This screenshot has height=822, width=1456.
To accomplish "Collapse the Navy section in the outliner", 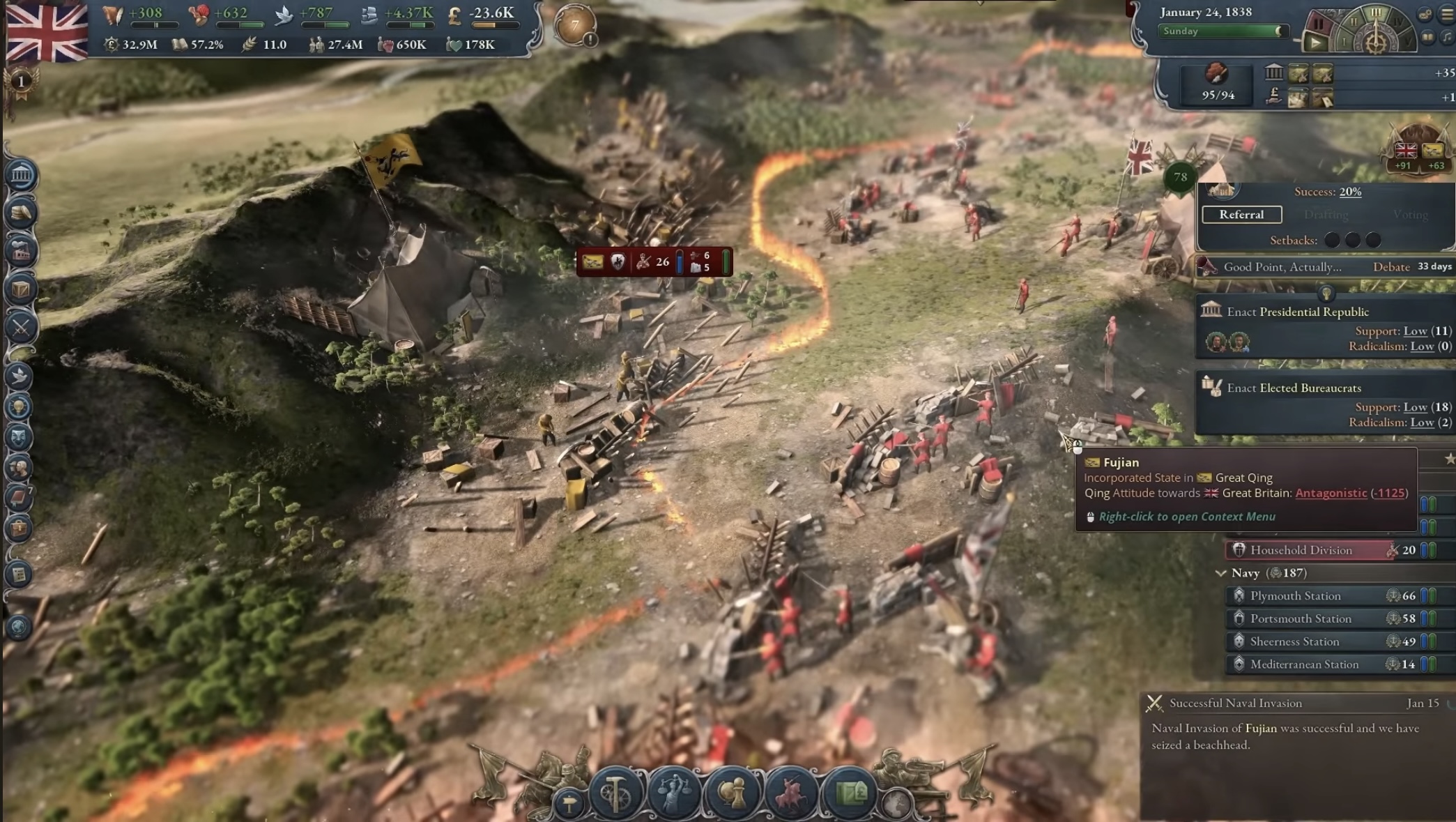I will [1222, 573].
